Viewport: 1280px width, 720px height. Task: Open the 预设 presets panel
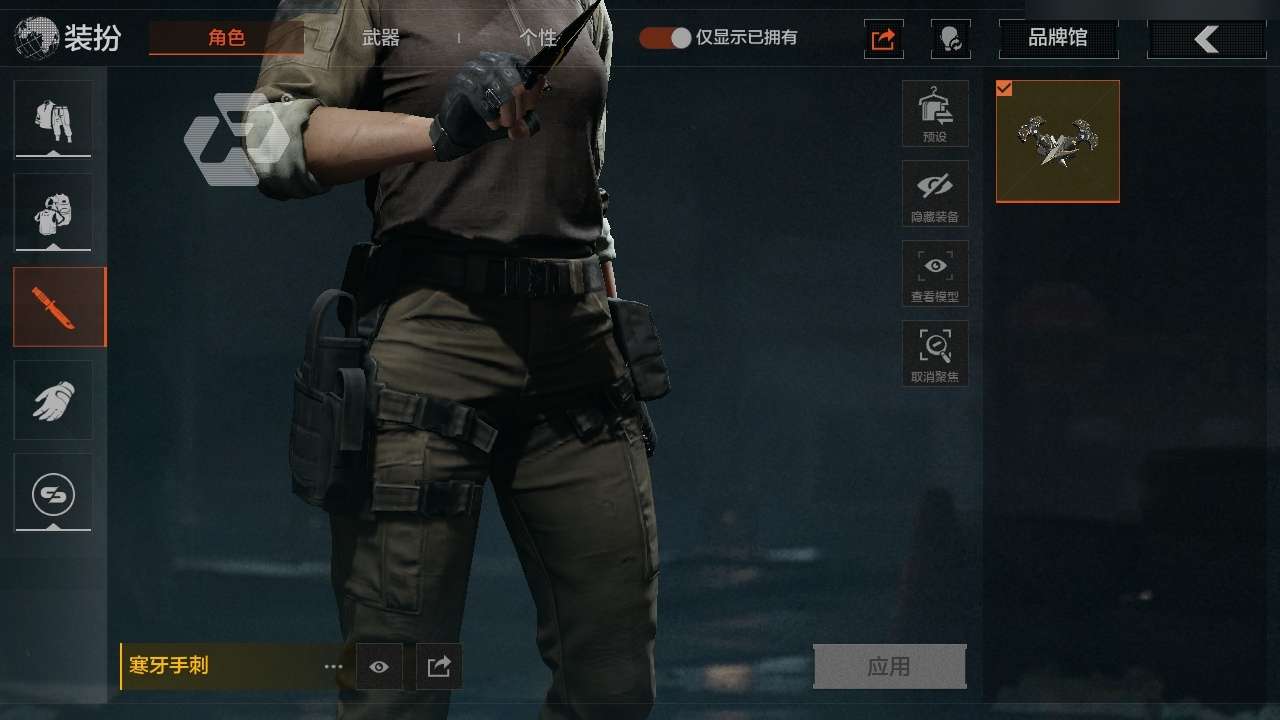point(935,113)
